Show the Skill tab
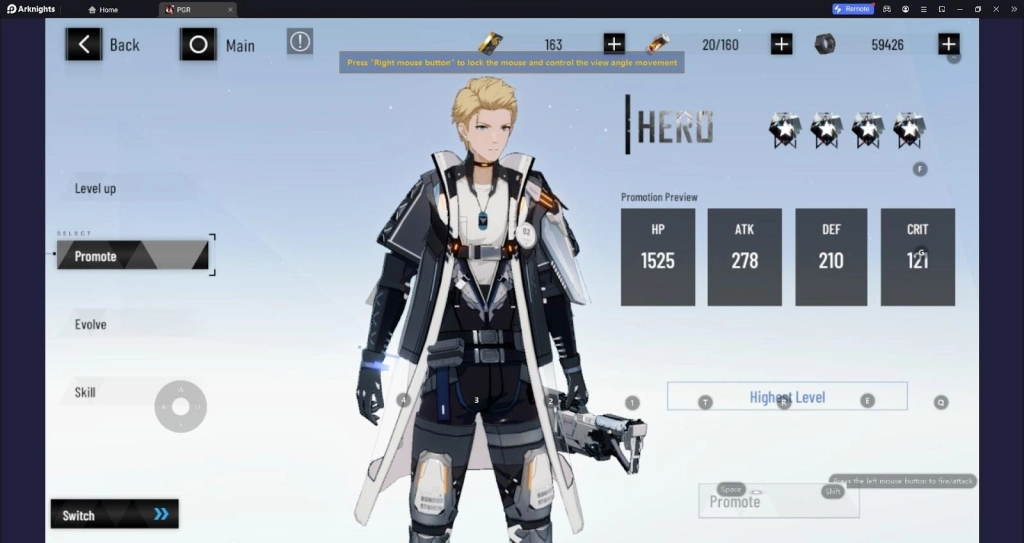Image resolution: width=1024 pixels, height=543 pixels. click(86, 392)
